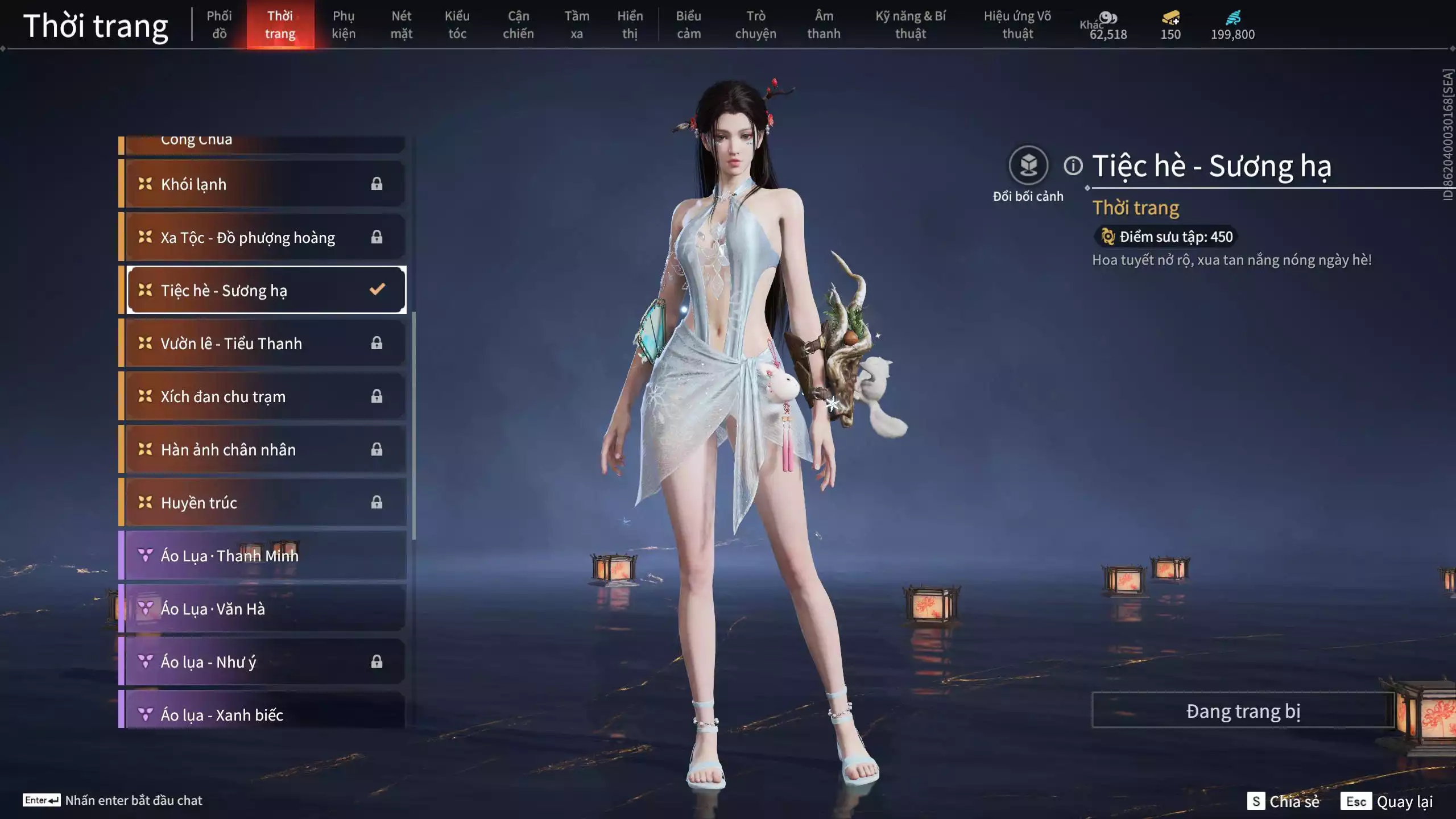1456x819 pixels.
Task: Click the Đang trang bị button
Action: click(x=1243, y=711)
